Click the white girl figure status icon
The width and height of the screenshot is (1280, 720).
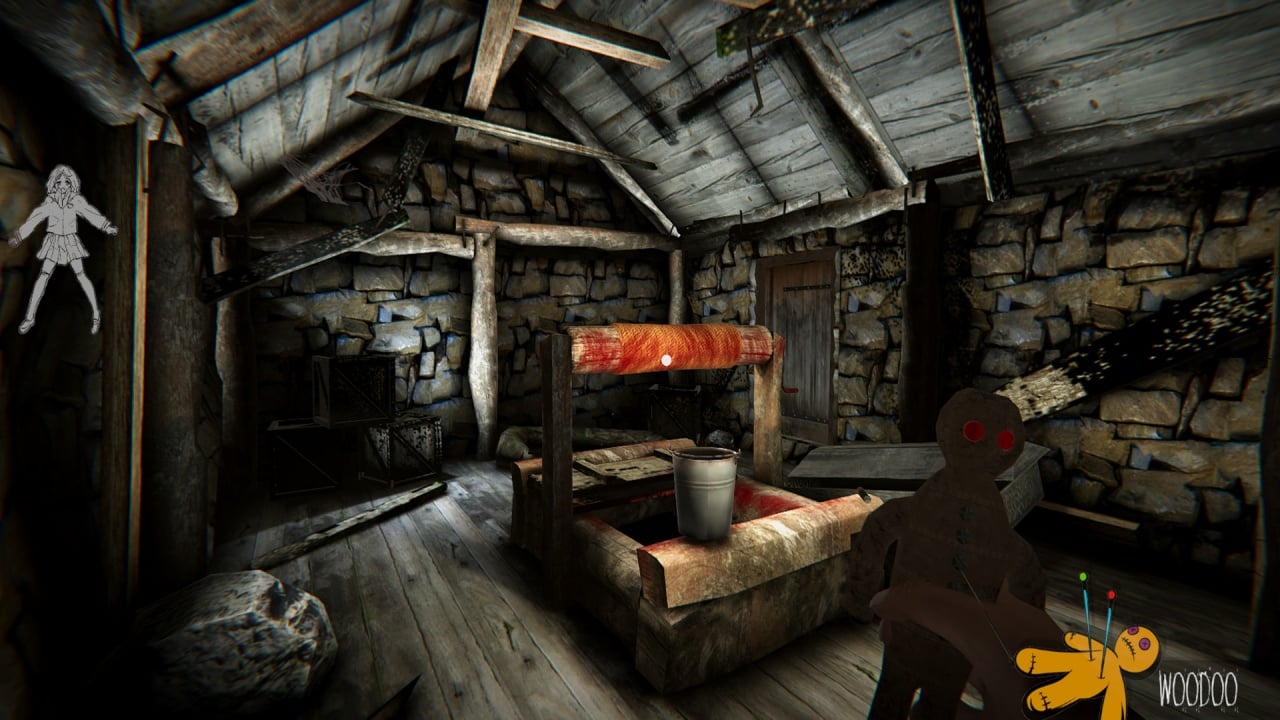62,247
